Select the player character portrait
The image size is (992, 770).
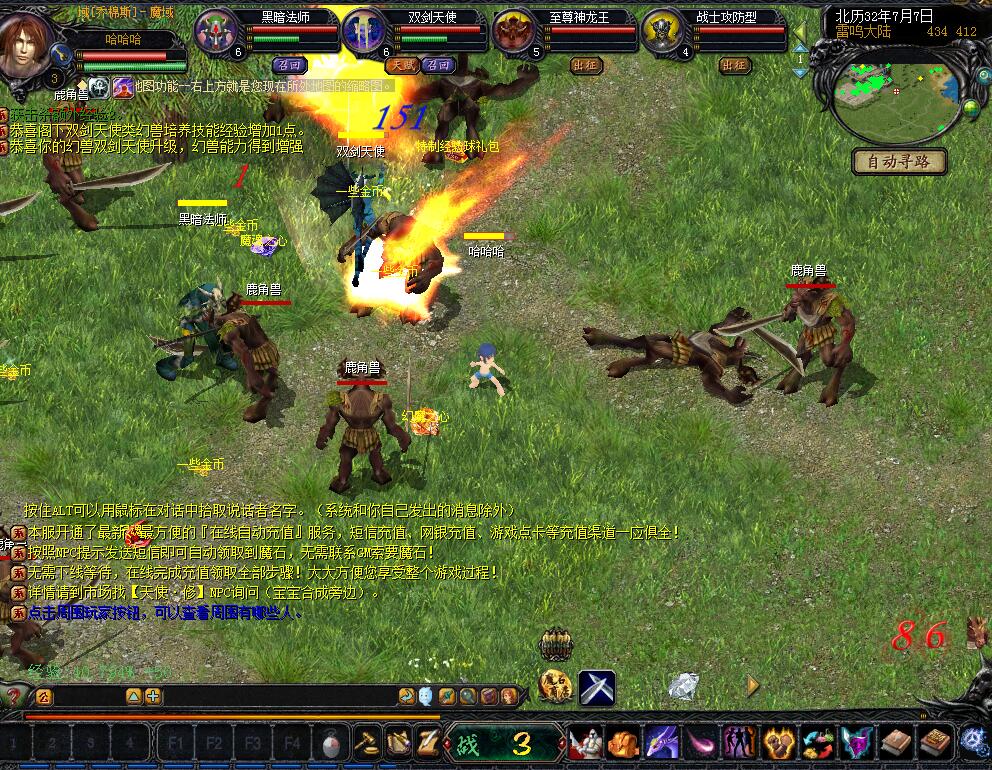[x=28, y=42]
